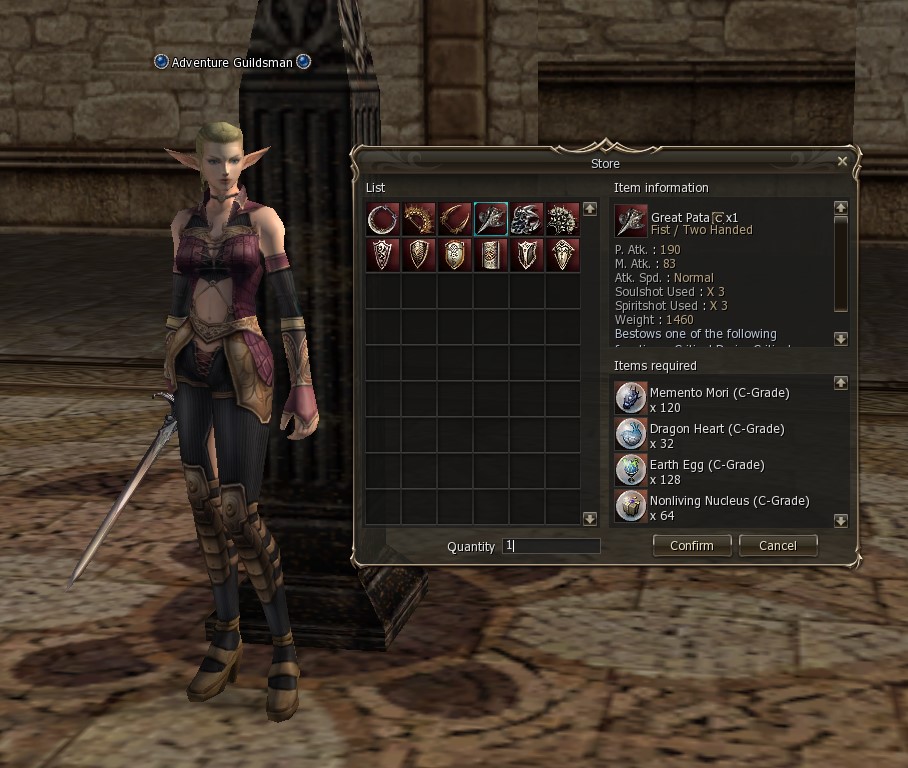Choose the gold-rimmed round shield item
This screenshot has width=908, height=768.
click(x=455, y=255)
